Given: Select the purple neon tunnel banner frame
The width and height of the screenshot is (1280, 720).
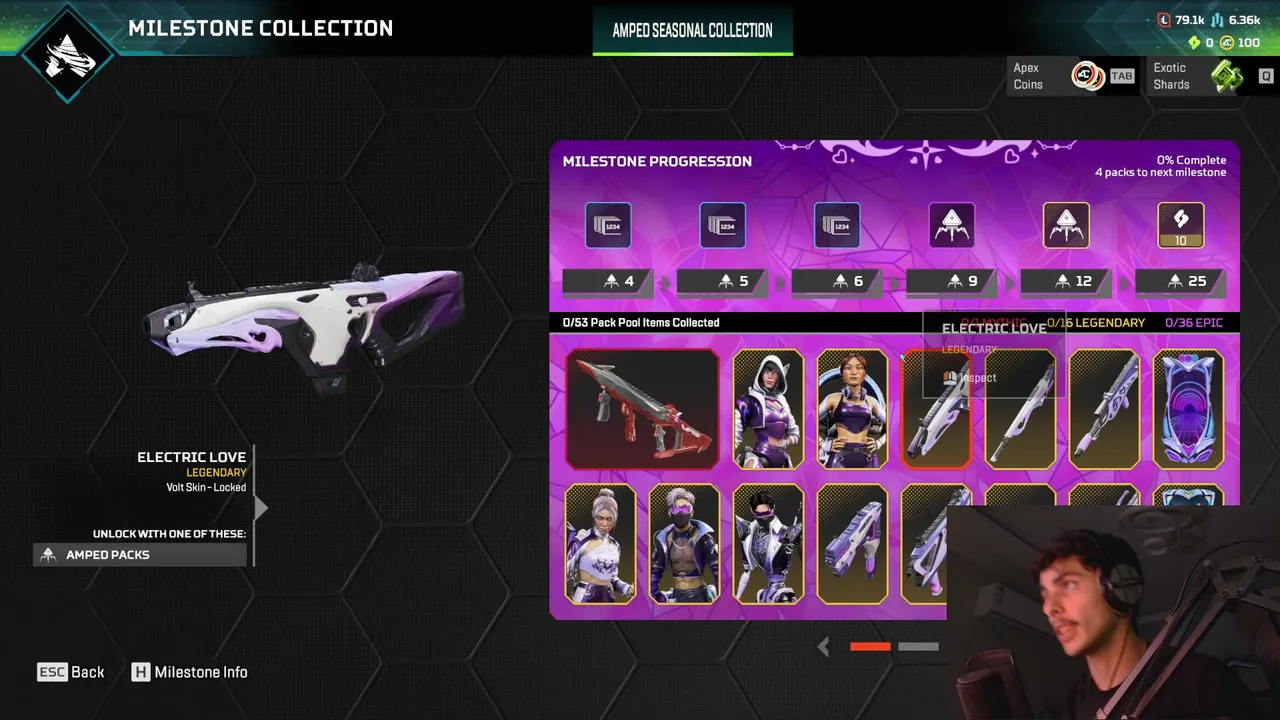Looking at the screenshot, I should (x=1188, y=409).
